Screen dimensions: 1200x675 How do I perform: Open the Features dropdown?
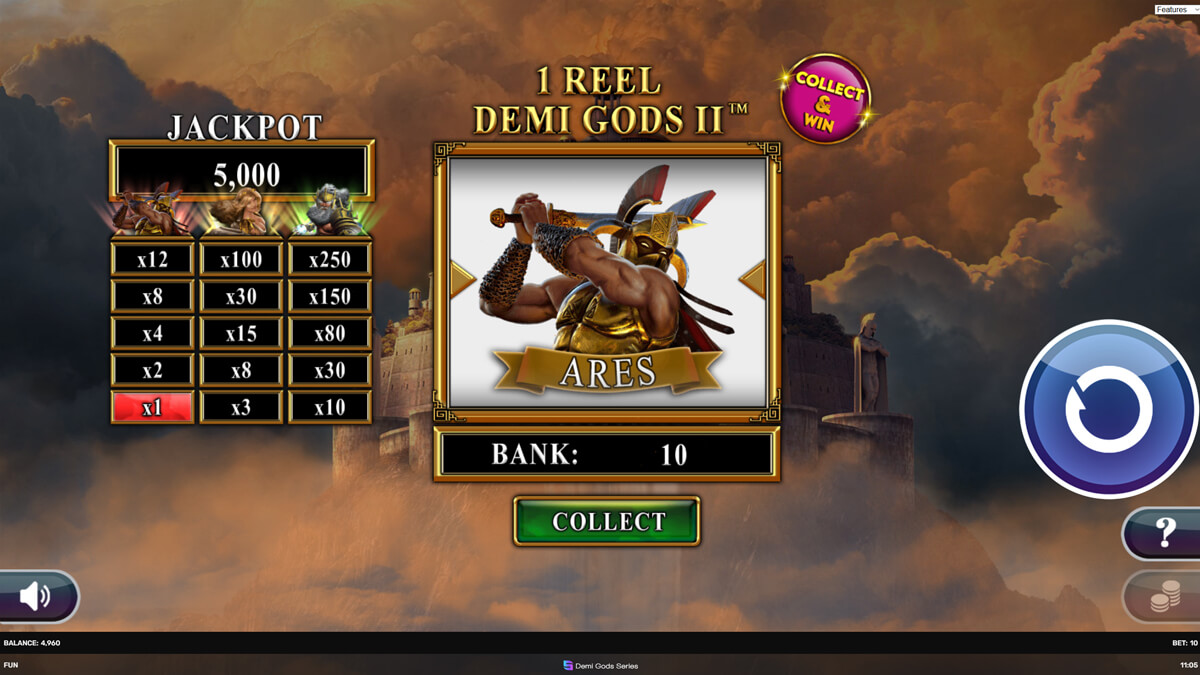(x=1175, y=9)
